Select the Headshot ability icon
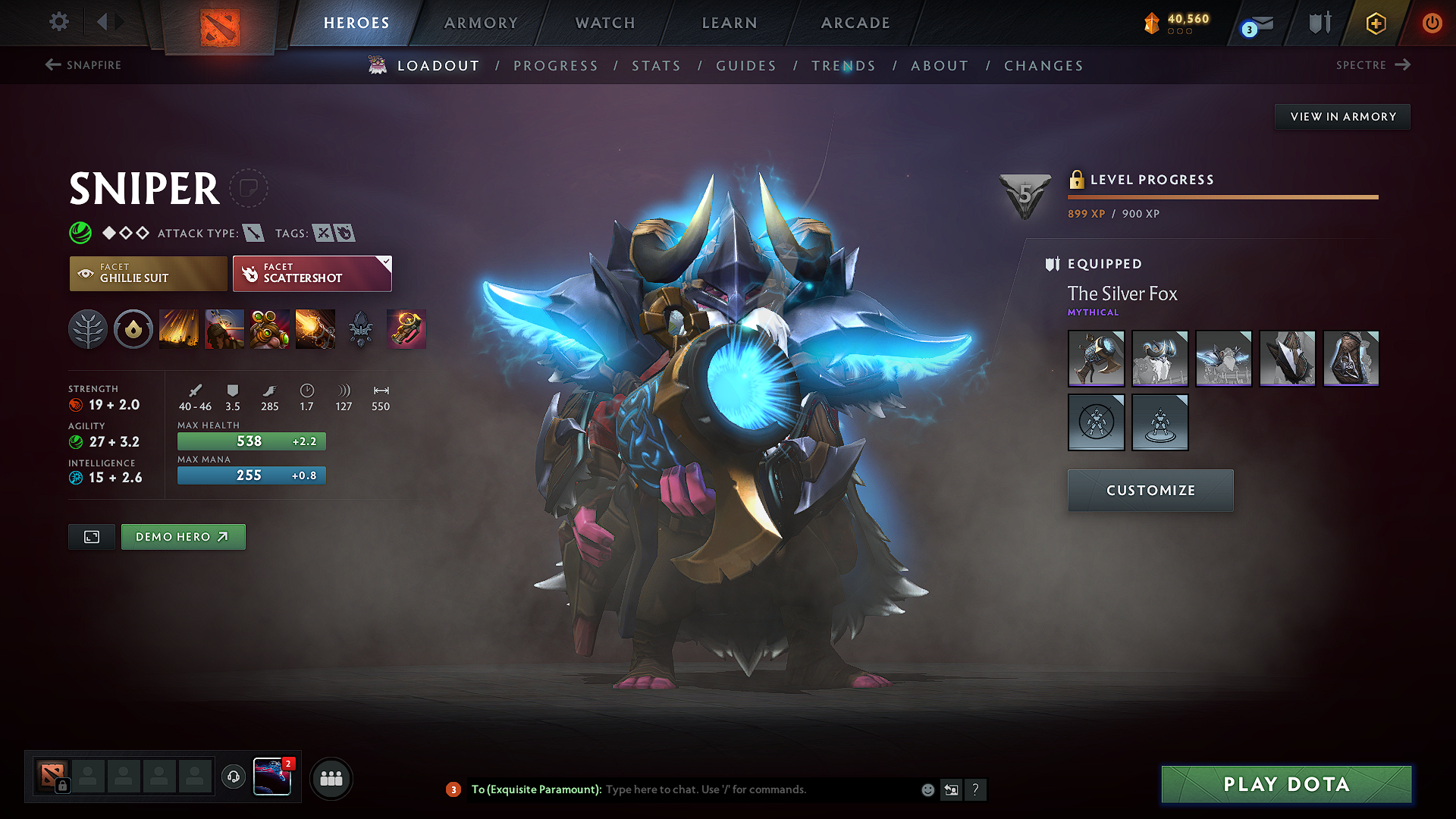 click(x=224, y=328)
